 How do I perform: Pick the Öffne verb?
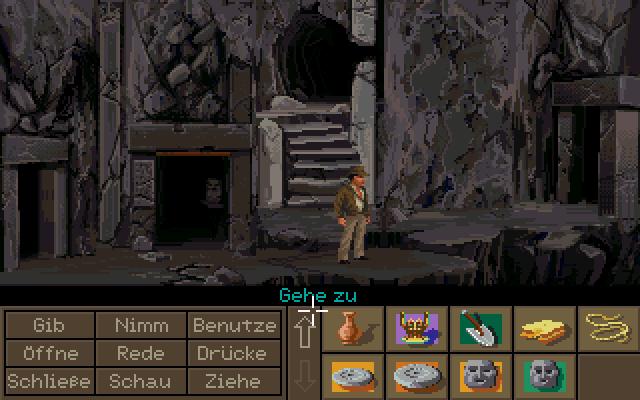coord(49,353)
